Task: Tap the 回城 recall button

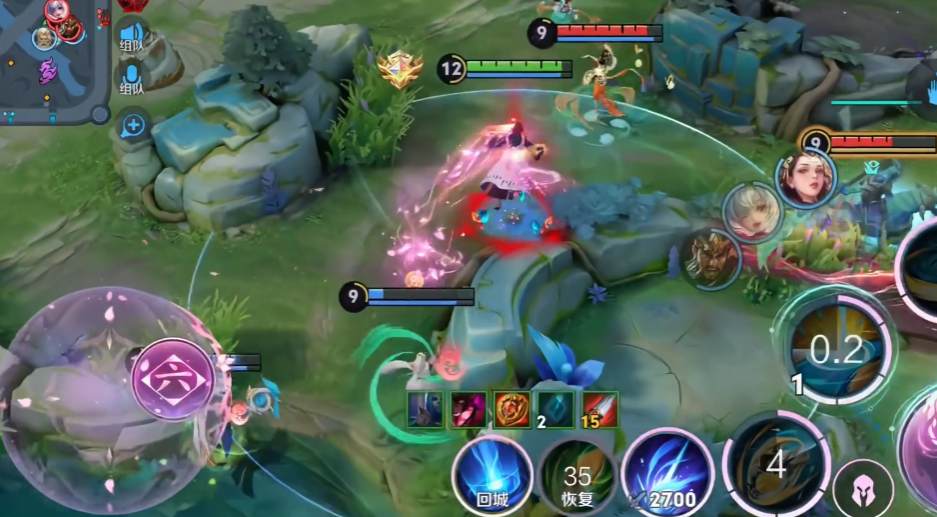Action: (x=491, y=474)
